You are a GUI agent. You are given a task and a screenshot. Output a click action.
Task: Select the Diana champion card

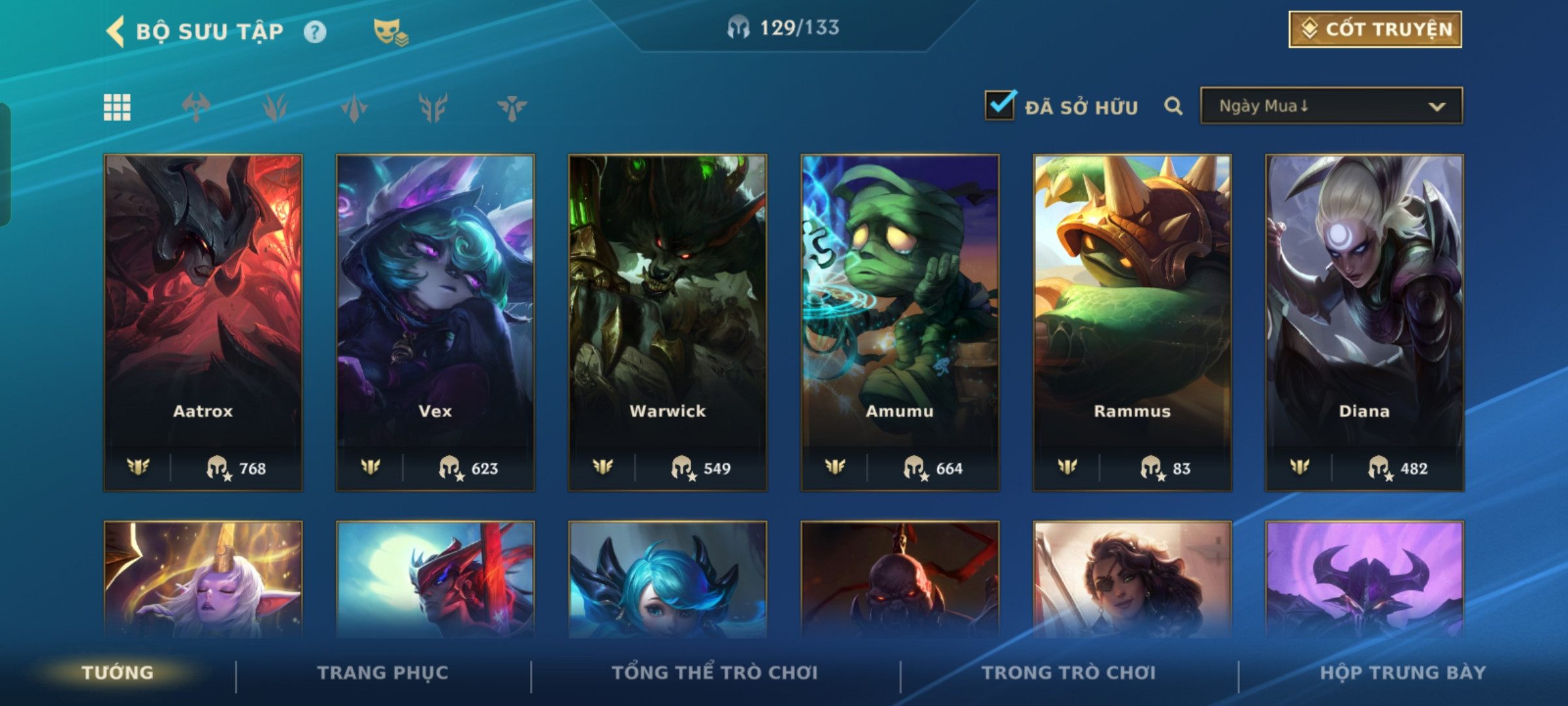click(x=1364, y=322)
